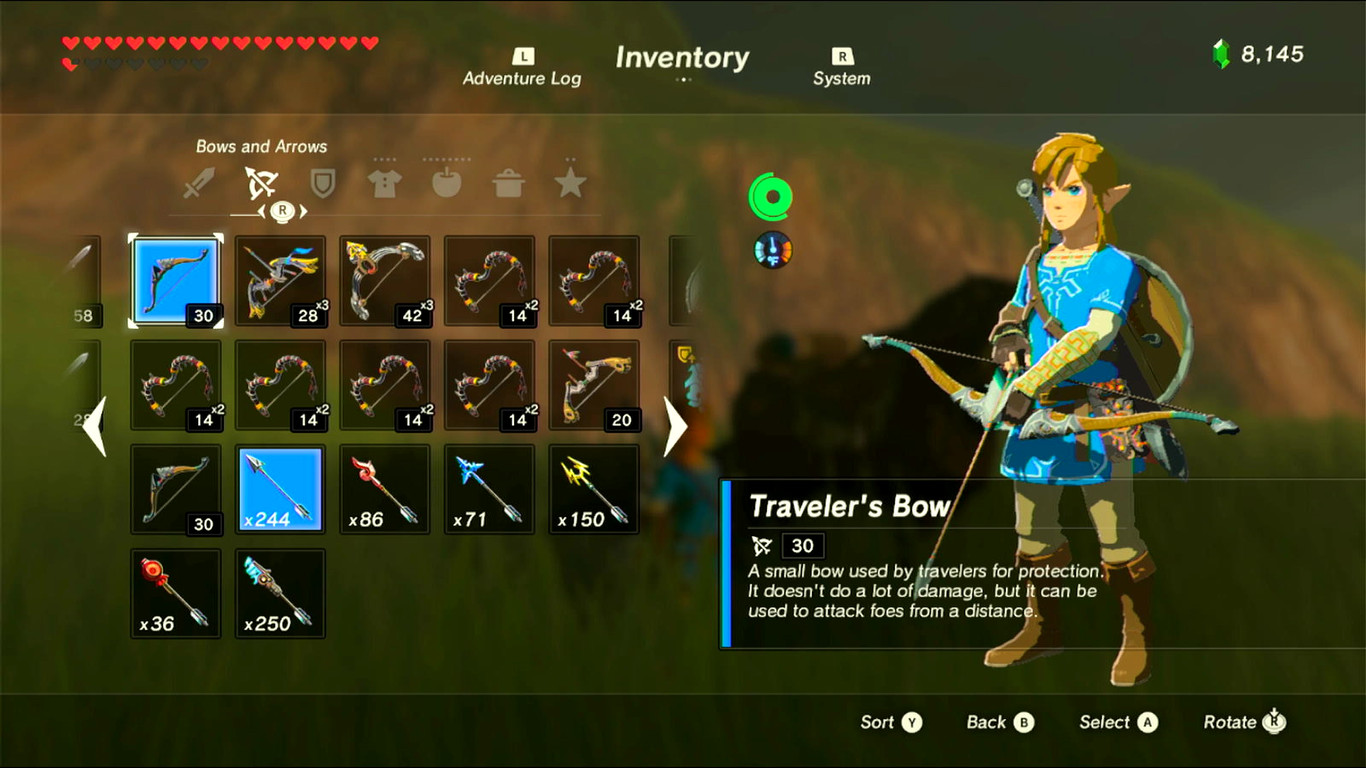Screen dimensions: 1366x768
Task: Select the swords weapon category icon
Action: coord(199,183)
